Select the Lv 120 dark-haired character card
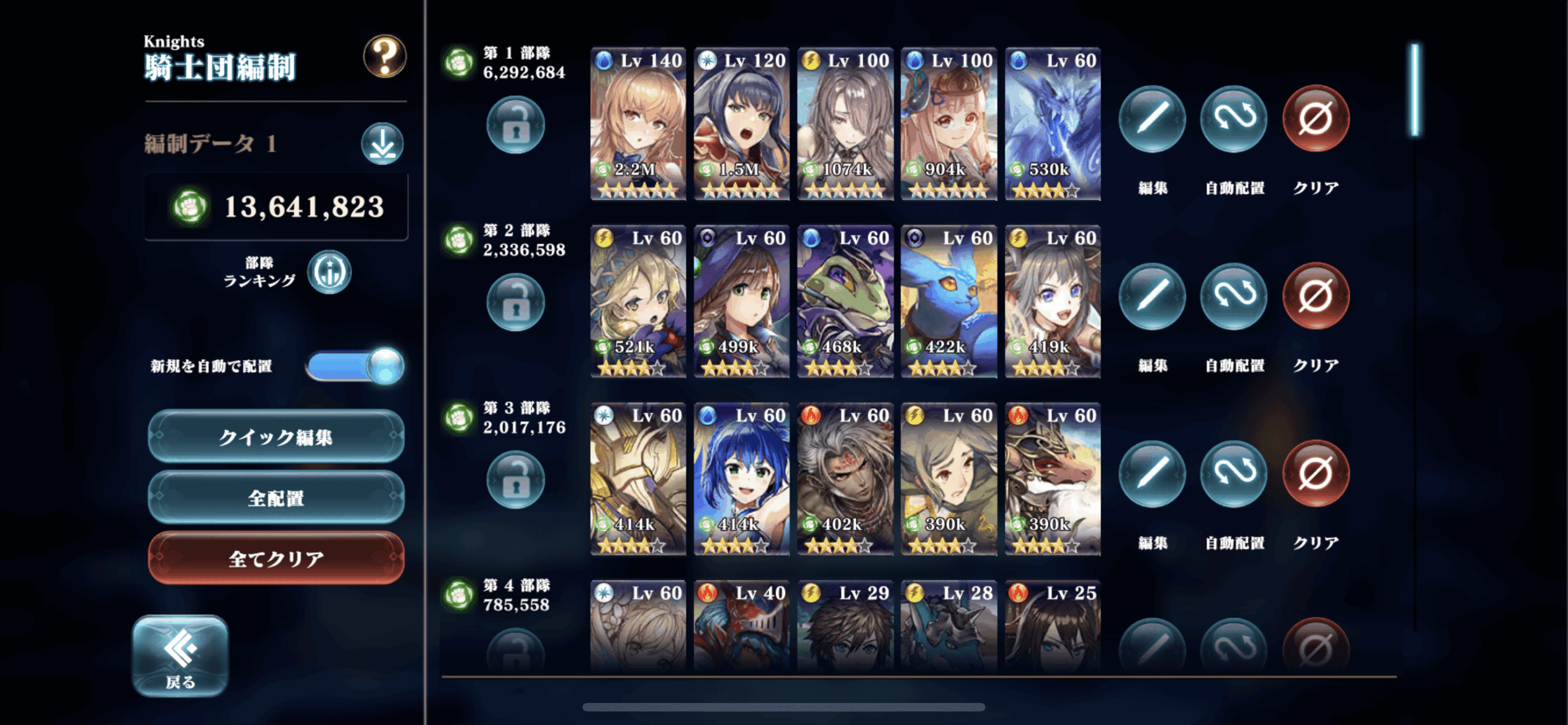 tap(742, 124)
